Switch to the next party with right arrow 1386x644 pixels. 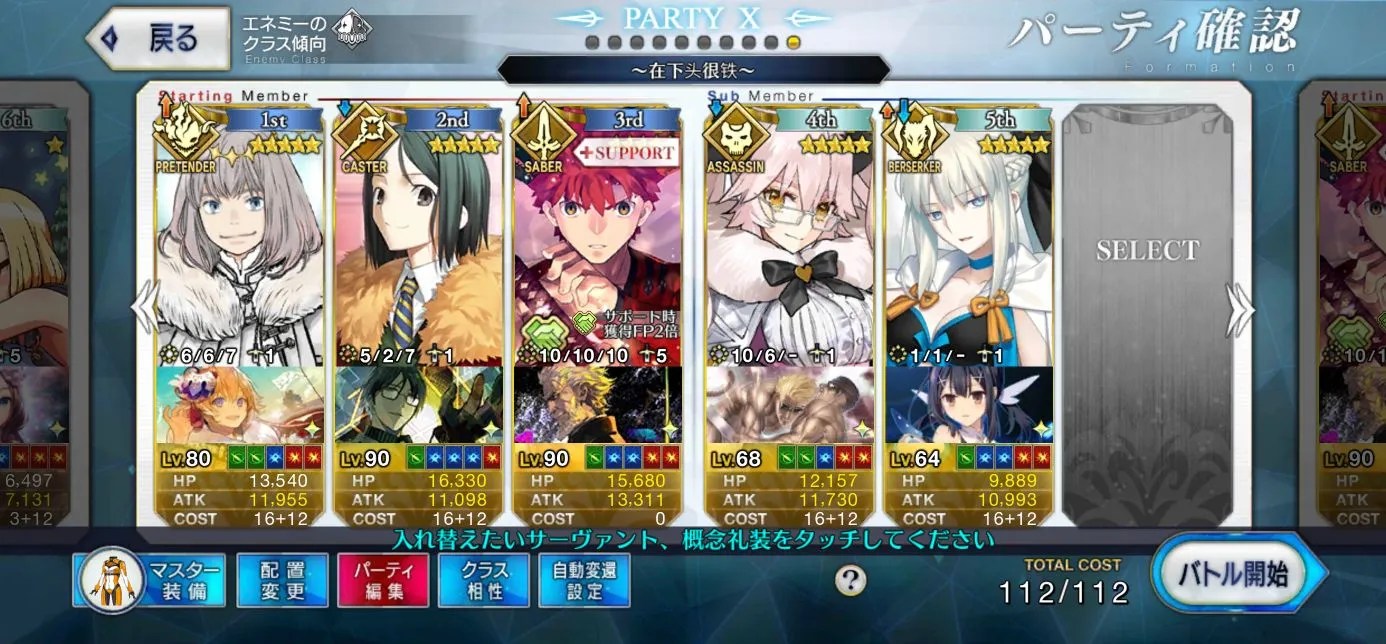click(1240, 310)
